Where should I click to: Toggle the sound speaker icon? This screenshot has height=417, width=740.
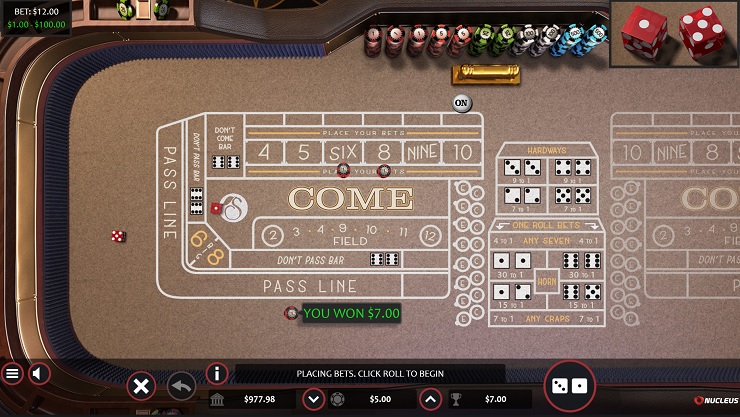(x=39, y=374)
